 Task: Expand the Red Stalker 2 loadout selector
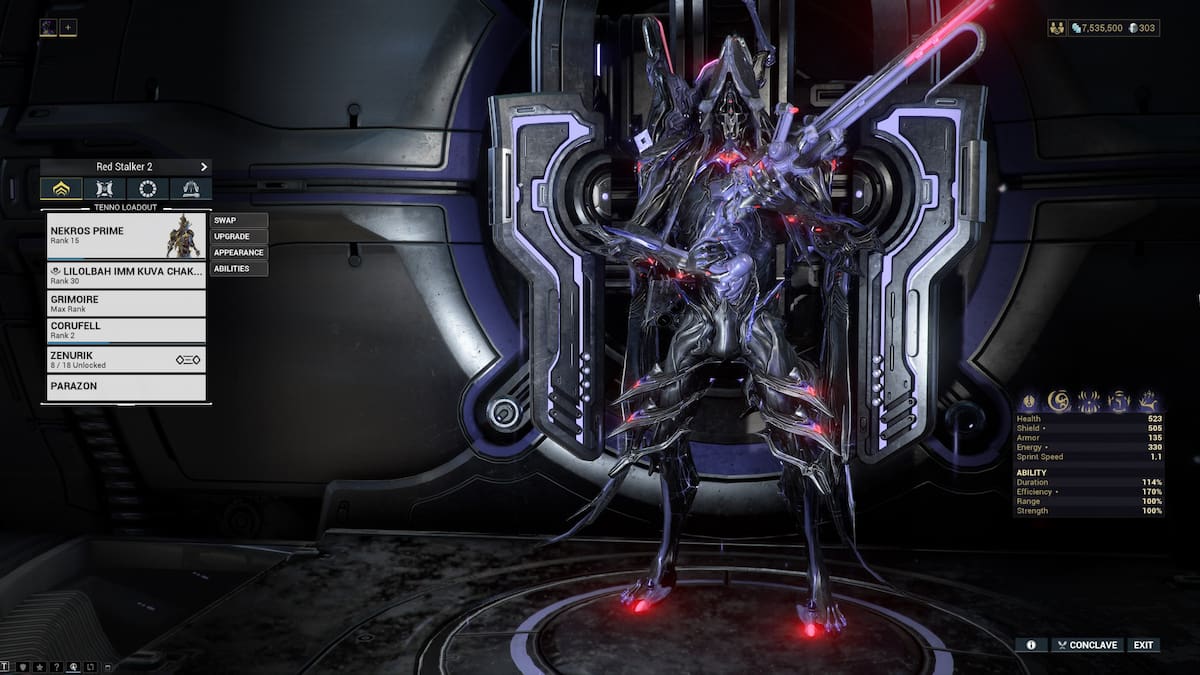pyautogui.click(x=126, y=167)
